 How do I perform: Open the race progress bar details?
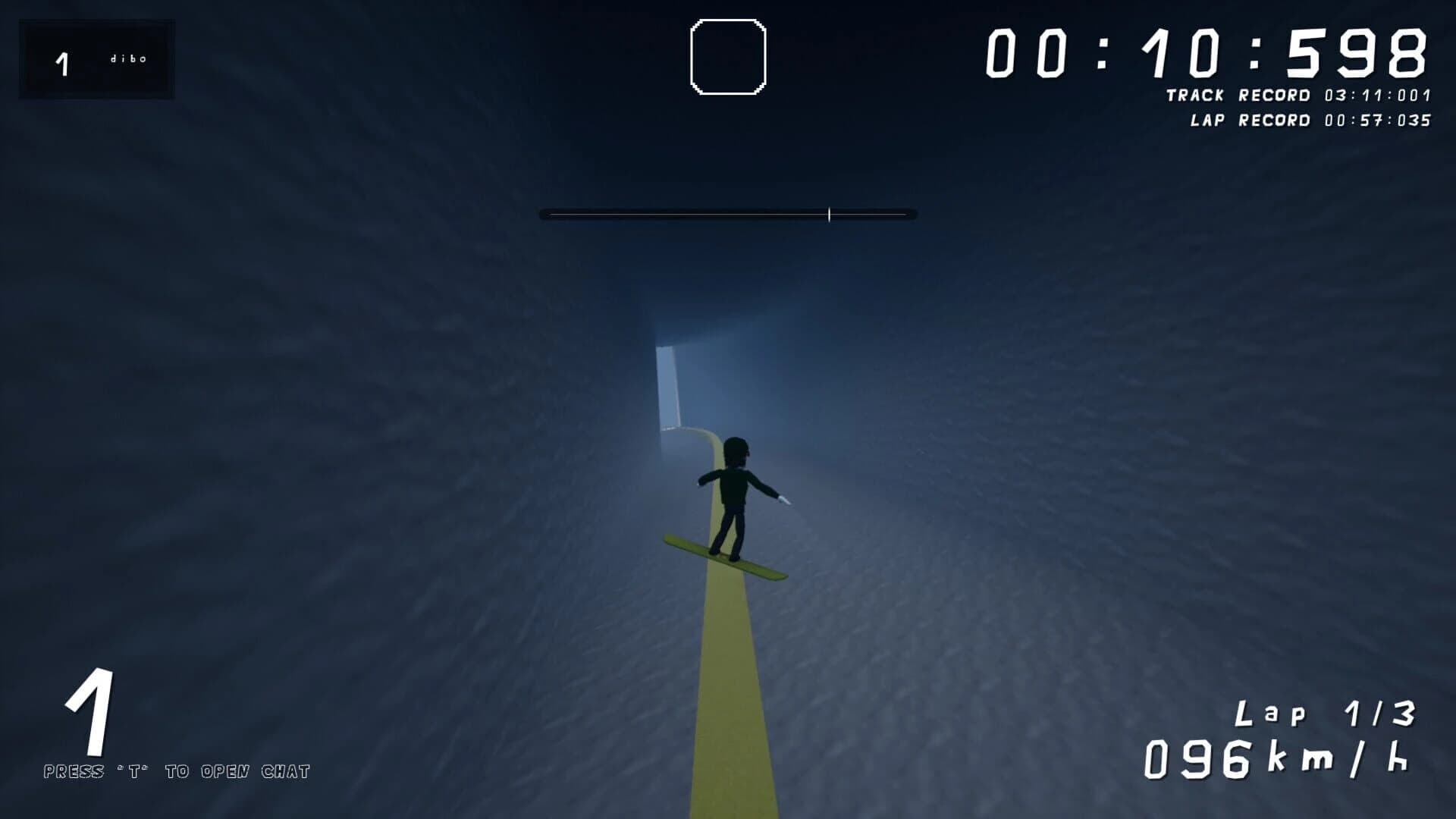728,215
